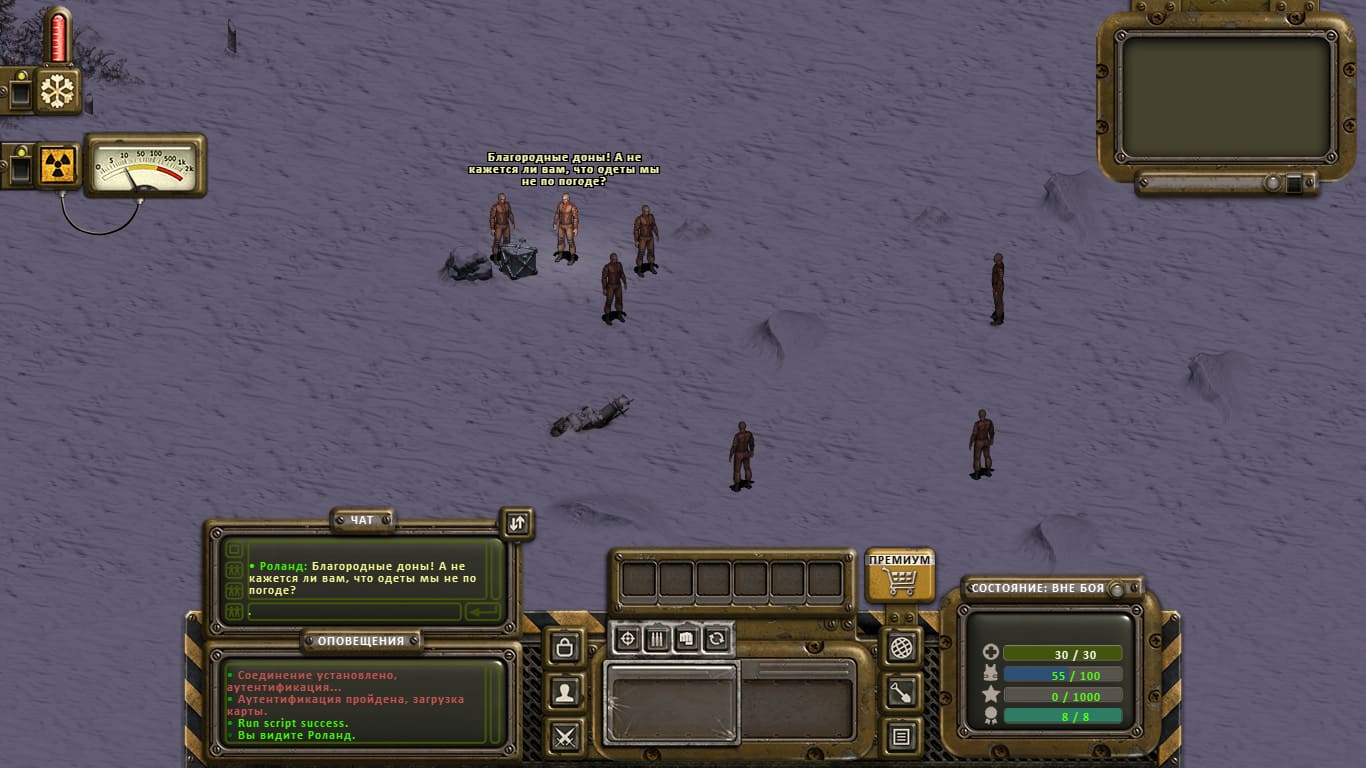
Task: Click the chat message input field
Action: [354, 611]
